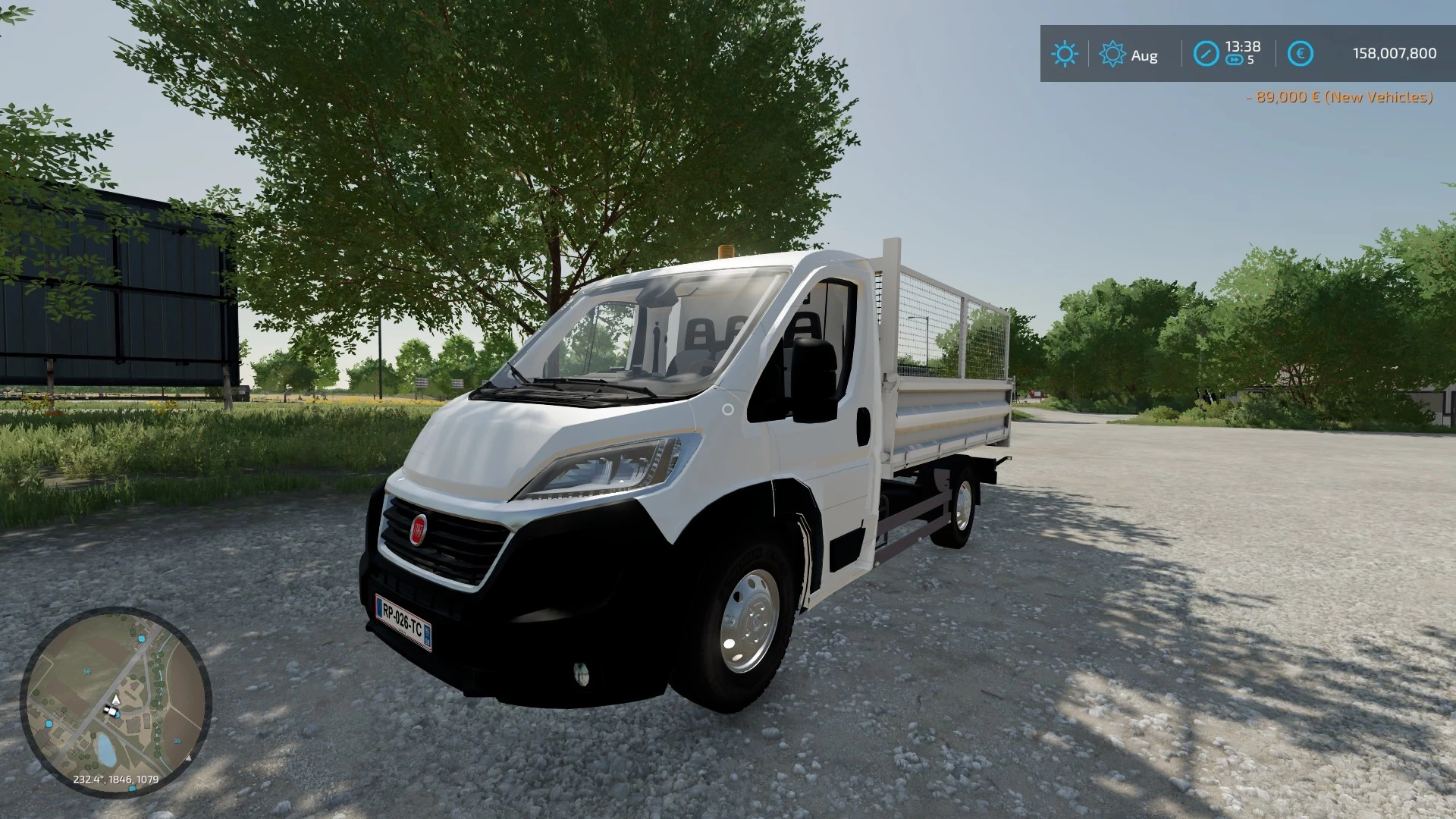Viewport: 1456px width, 819px height.
Task: Click the player vehicle marker on the minimap
Action: pyautogui.click(x=112, y=711)
